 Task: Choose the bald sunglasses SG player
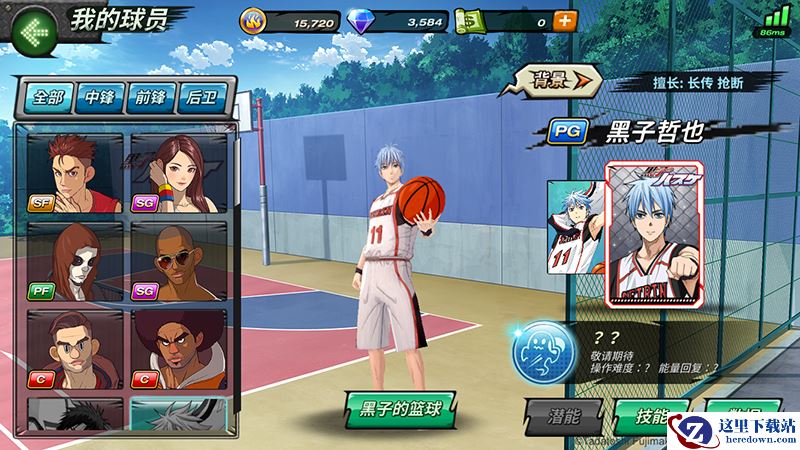(x=178, y=261)
